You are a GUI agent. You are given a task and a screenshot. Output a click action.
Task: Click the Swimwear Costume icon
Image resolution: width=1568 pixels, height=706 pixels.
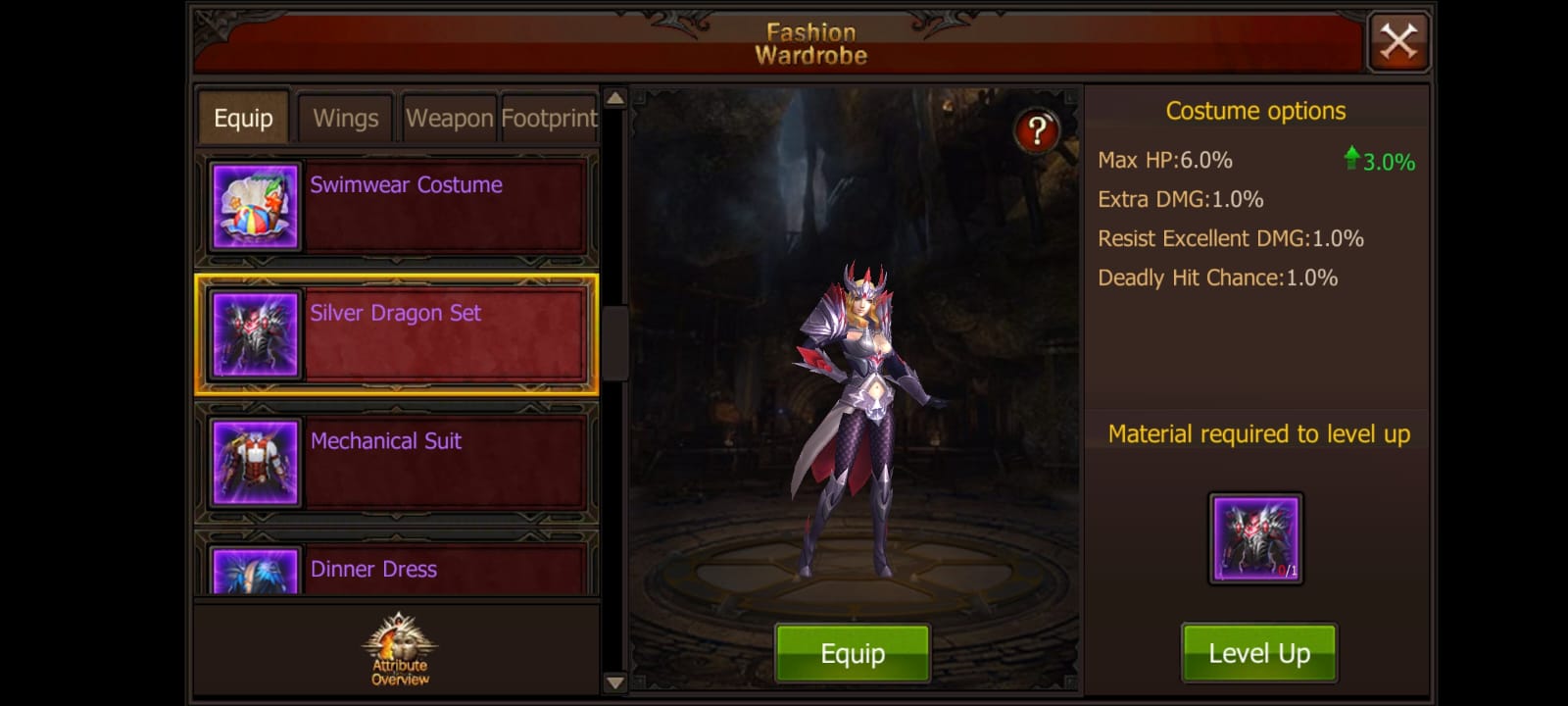[x=254, y=206]
